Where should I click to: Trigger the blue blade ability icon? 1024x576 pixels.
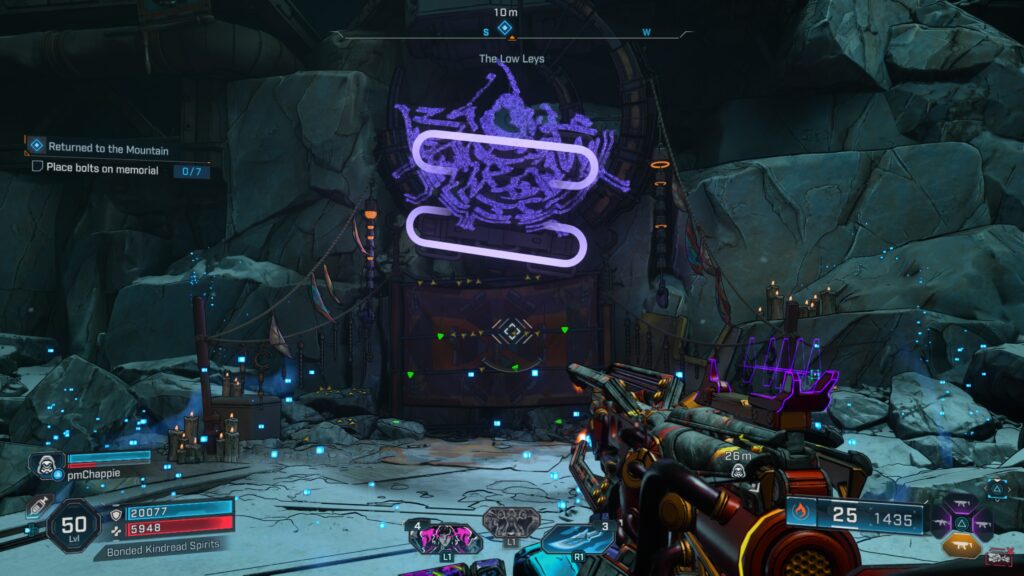coord(576,538)
